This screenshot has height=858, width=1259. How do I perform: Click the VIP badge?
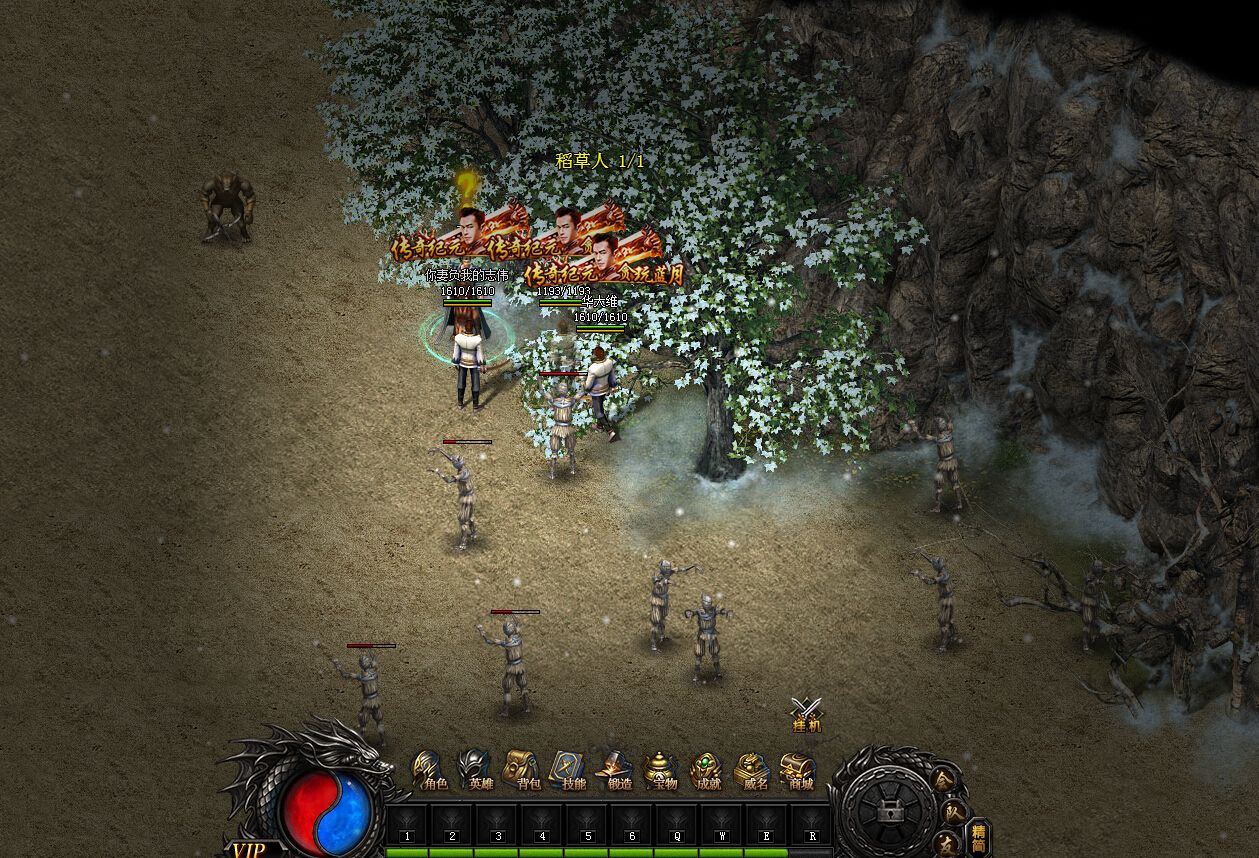click(x=248, y=849)
